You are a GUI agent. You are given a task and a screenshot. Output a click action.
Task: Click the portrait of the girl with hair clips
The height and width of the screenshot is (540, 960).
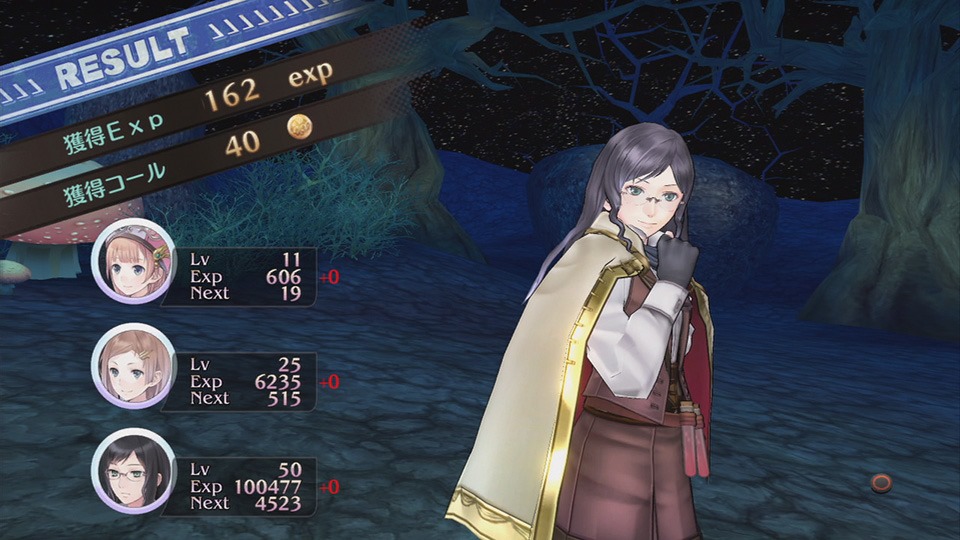coord(133,366)
